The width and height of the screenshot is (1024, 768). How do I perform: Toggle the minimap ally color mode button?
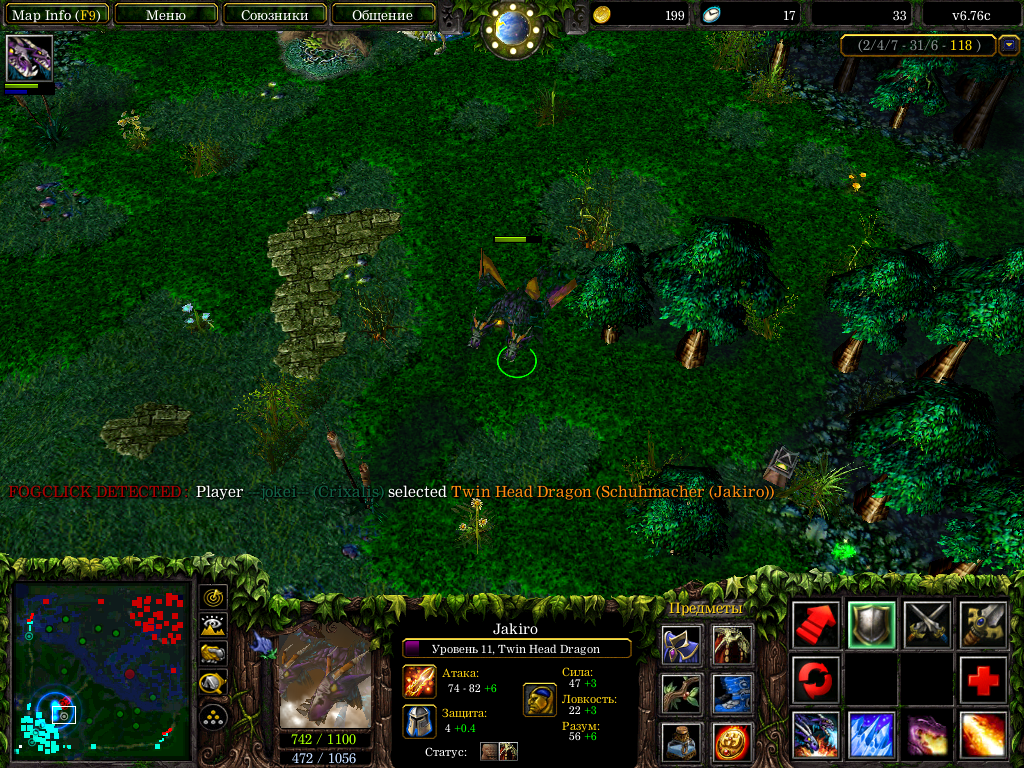[213, 654]
